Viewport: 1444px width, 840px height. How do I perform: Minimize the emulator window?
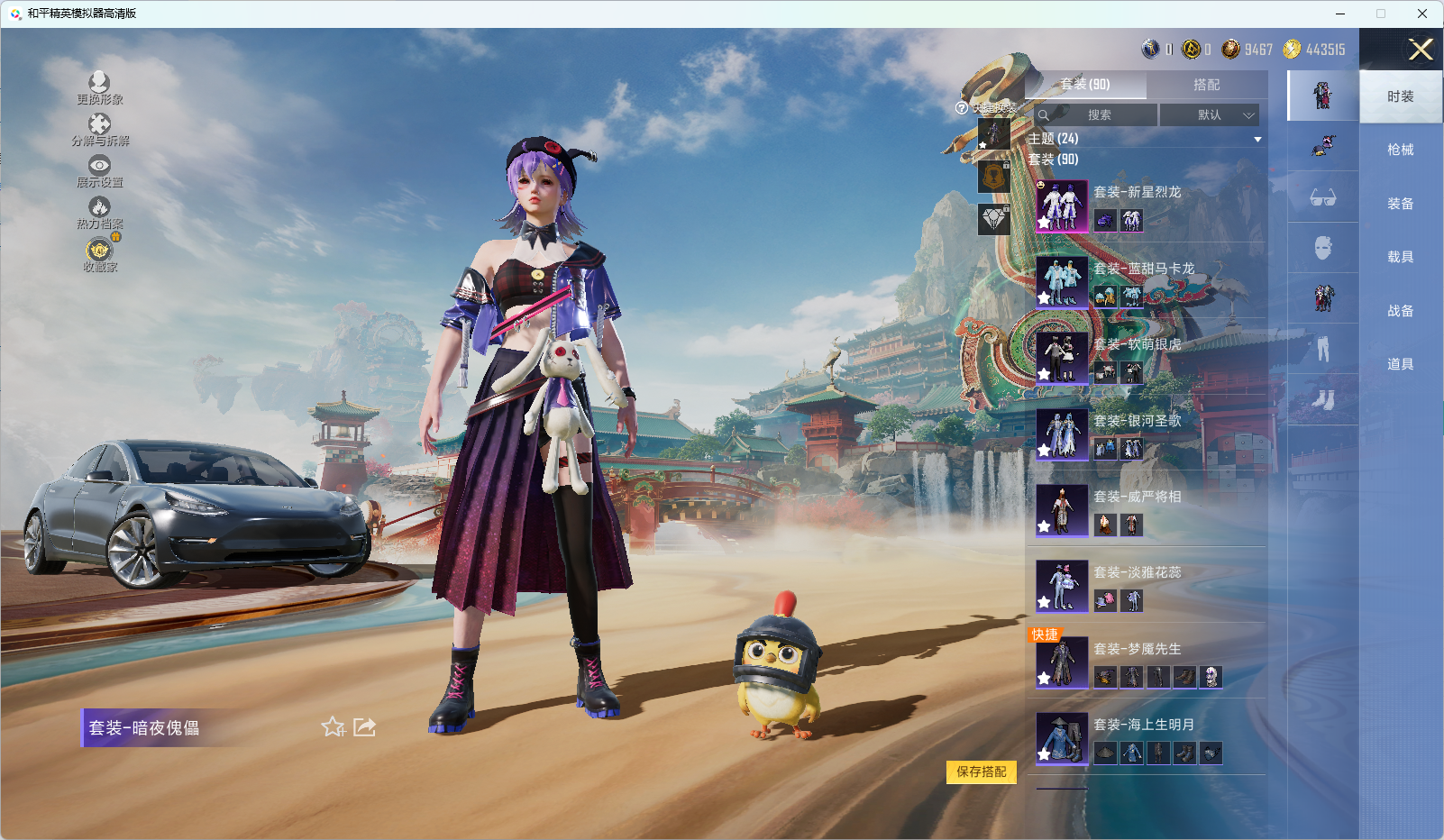click(x=1340, y=14)
